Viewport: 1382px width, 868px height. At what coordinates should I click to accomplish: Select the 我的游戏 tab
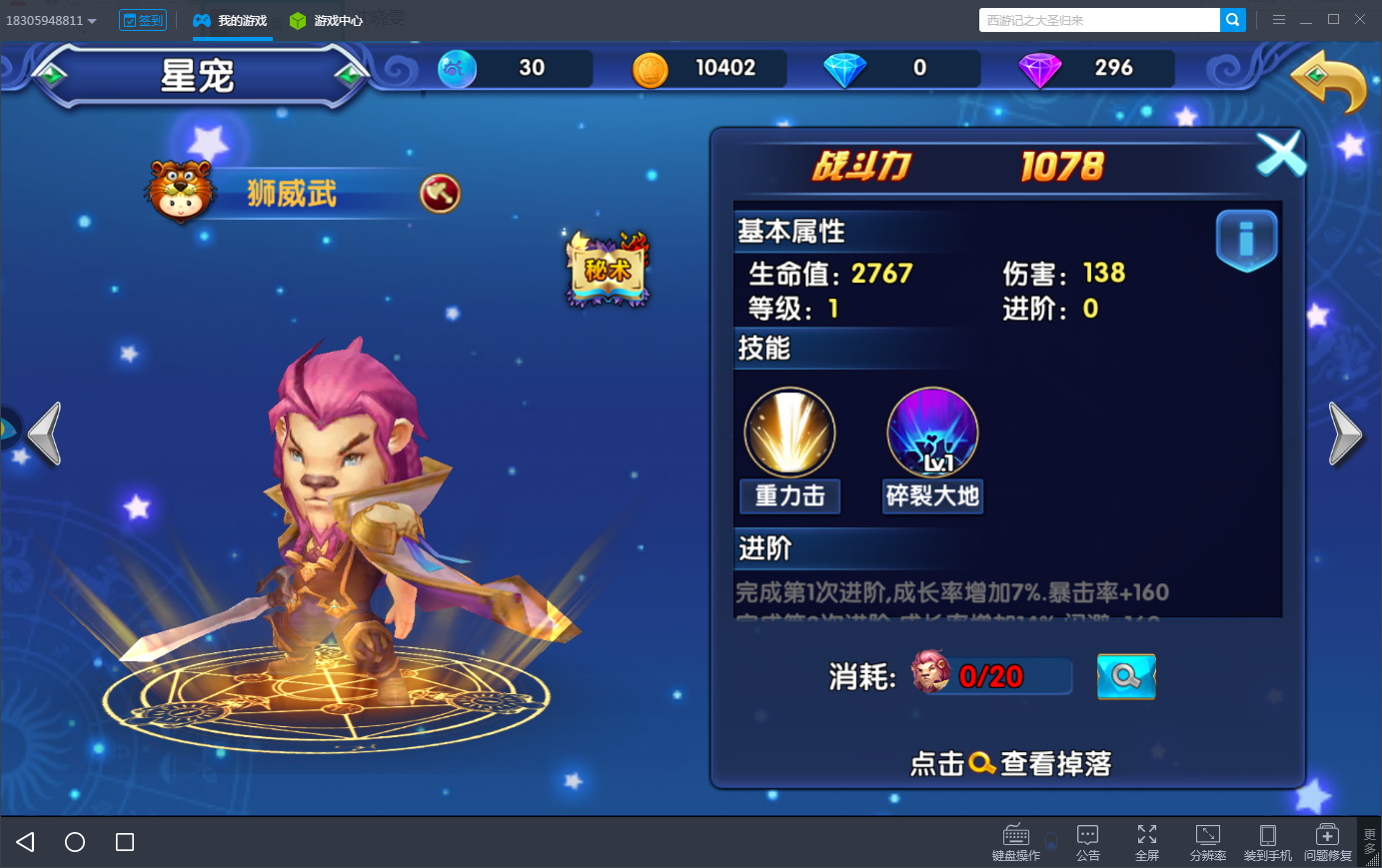[232, 19]
